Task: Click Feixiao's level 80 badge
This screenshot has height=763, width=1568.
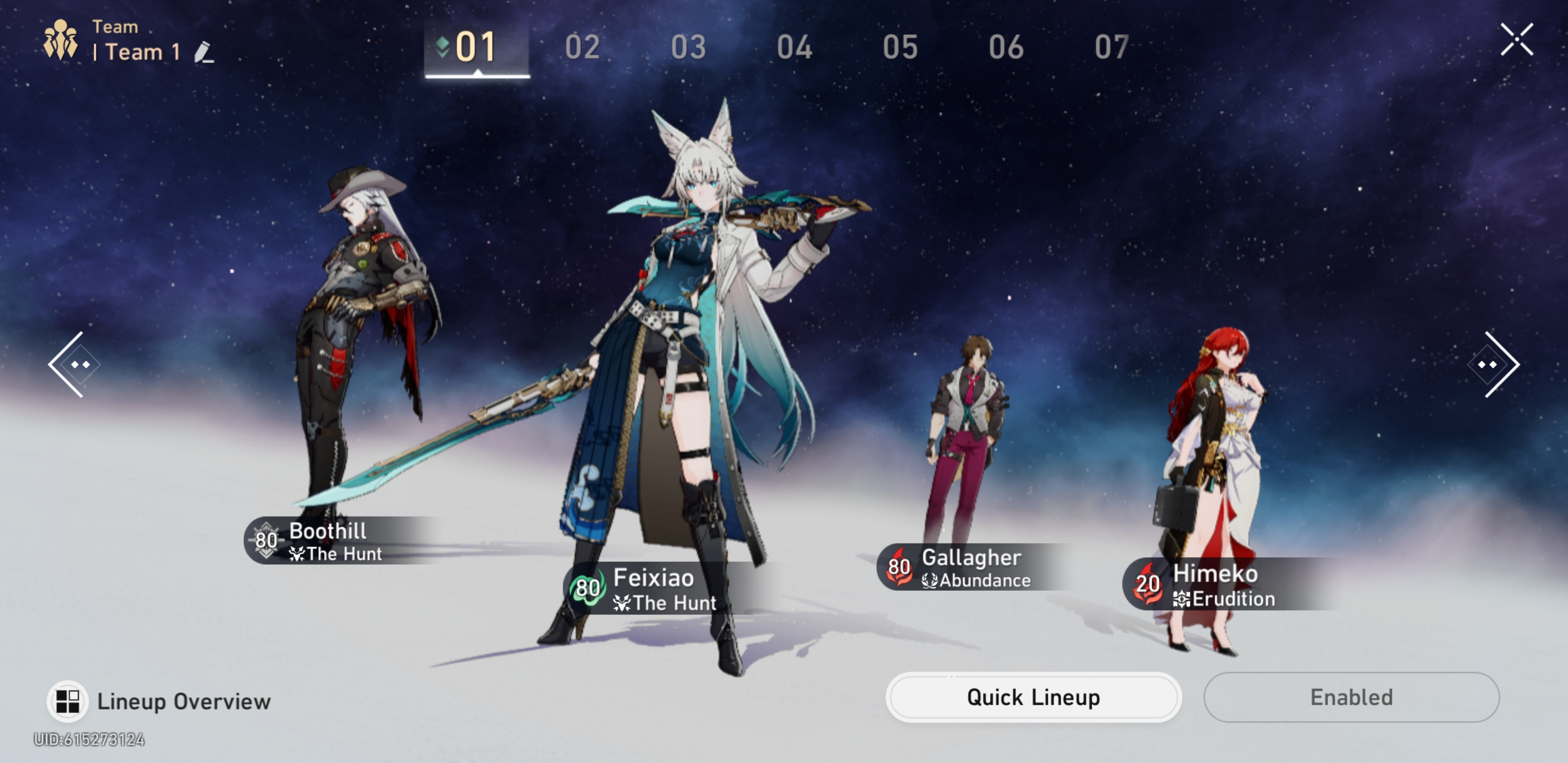Action: point(587,589)
